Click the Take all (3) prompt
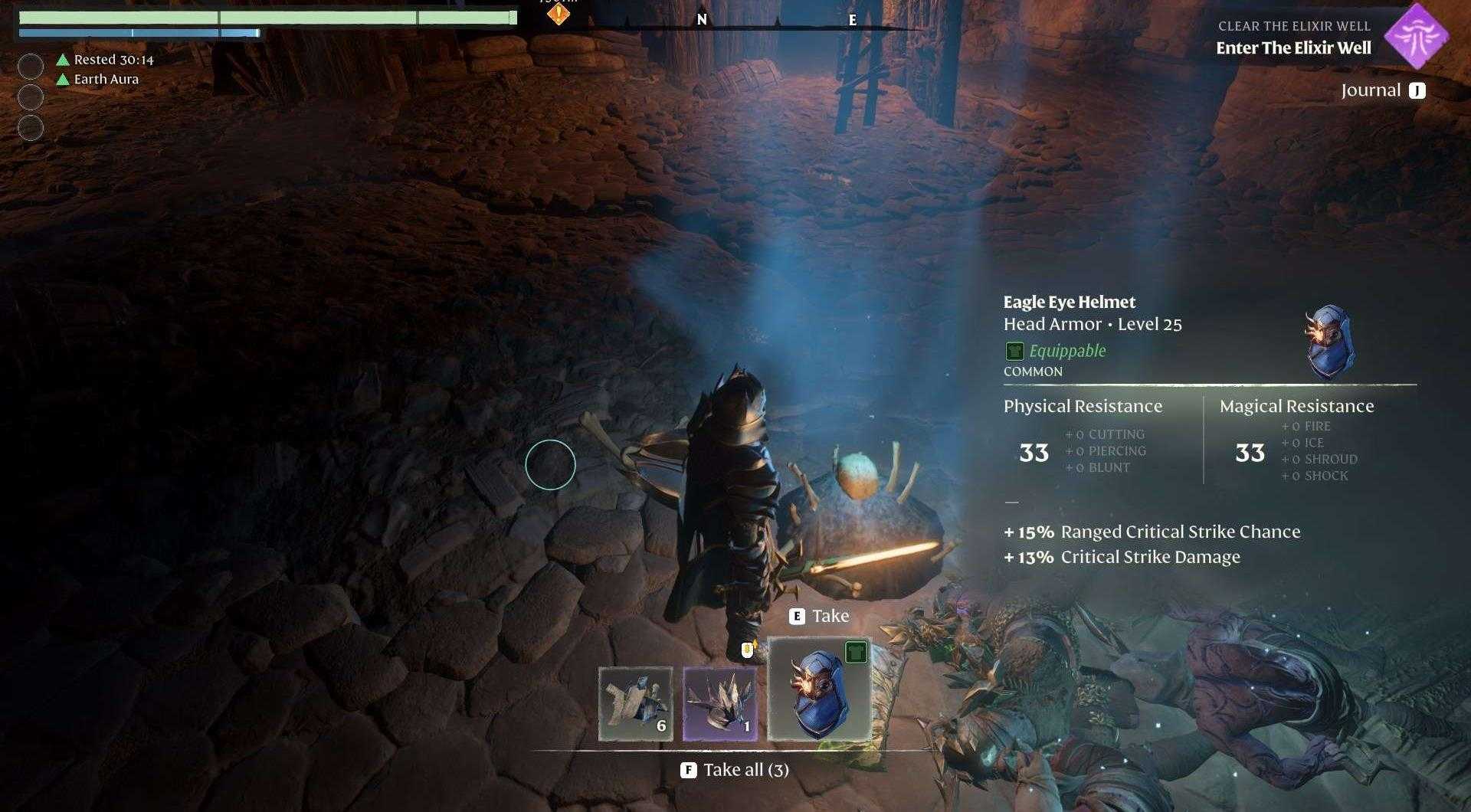This screenshot has width=1471, height=812. pos(735,769)
